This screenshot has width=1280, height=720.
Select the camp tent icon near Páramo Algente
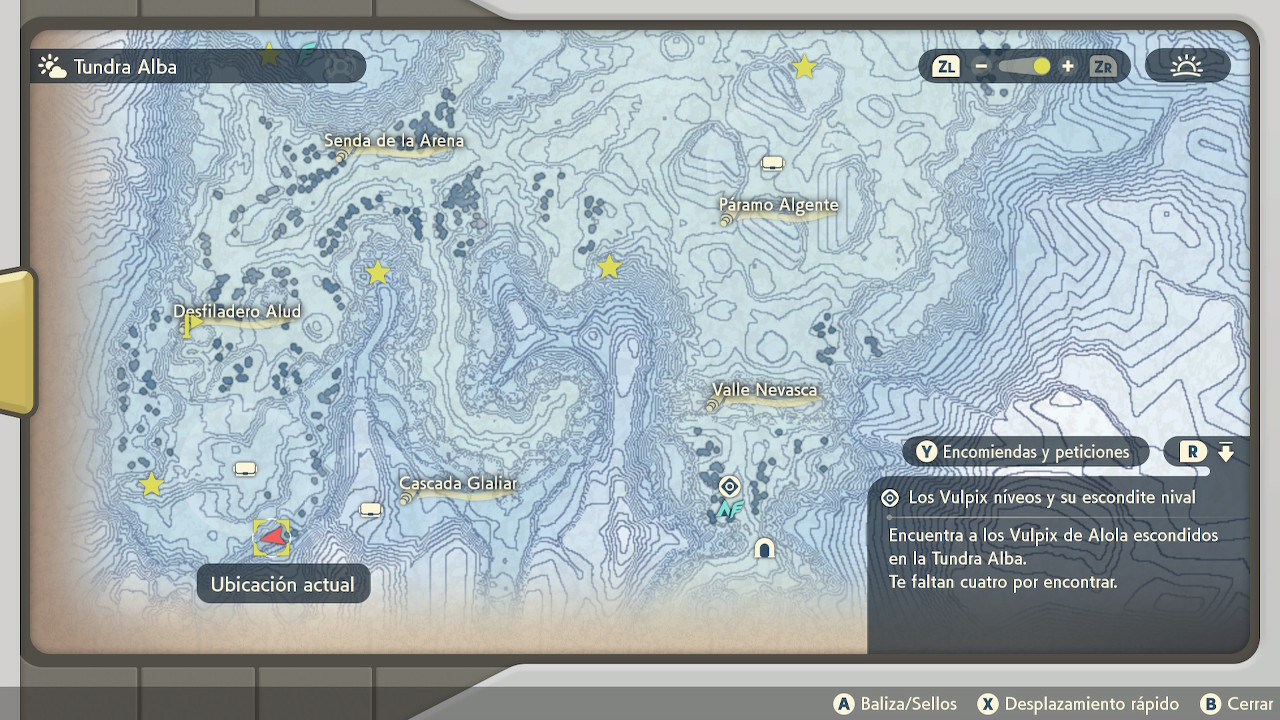[x=772, y=163]
